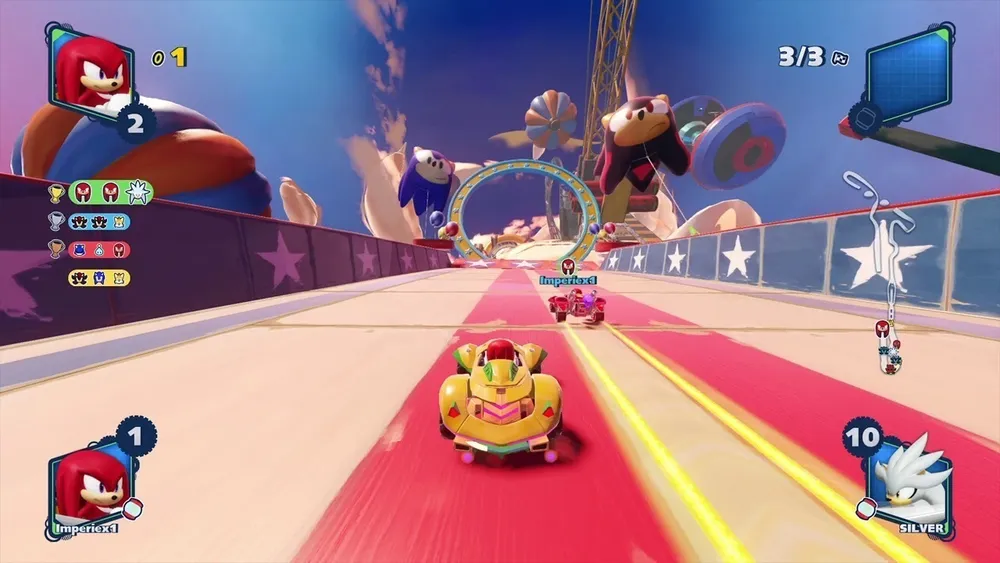Image resolution: width=1000 pixels, height=563 pixels.
Task: Select the yellow fourth-place team standings row
Action: tap(99, 277)
